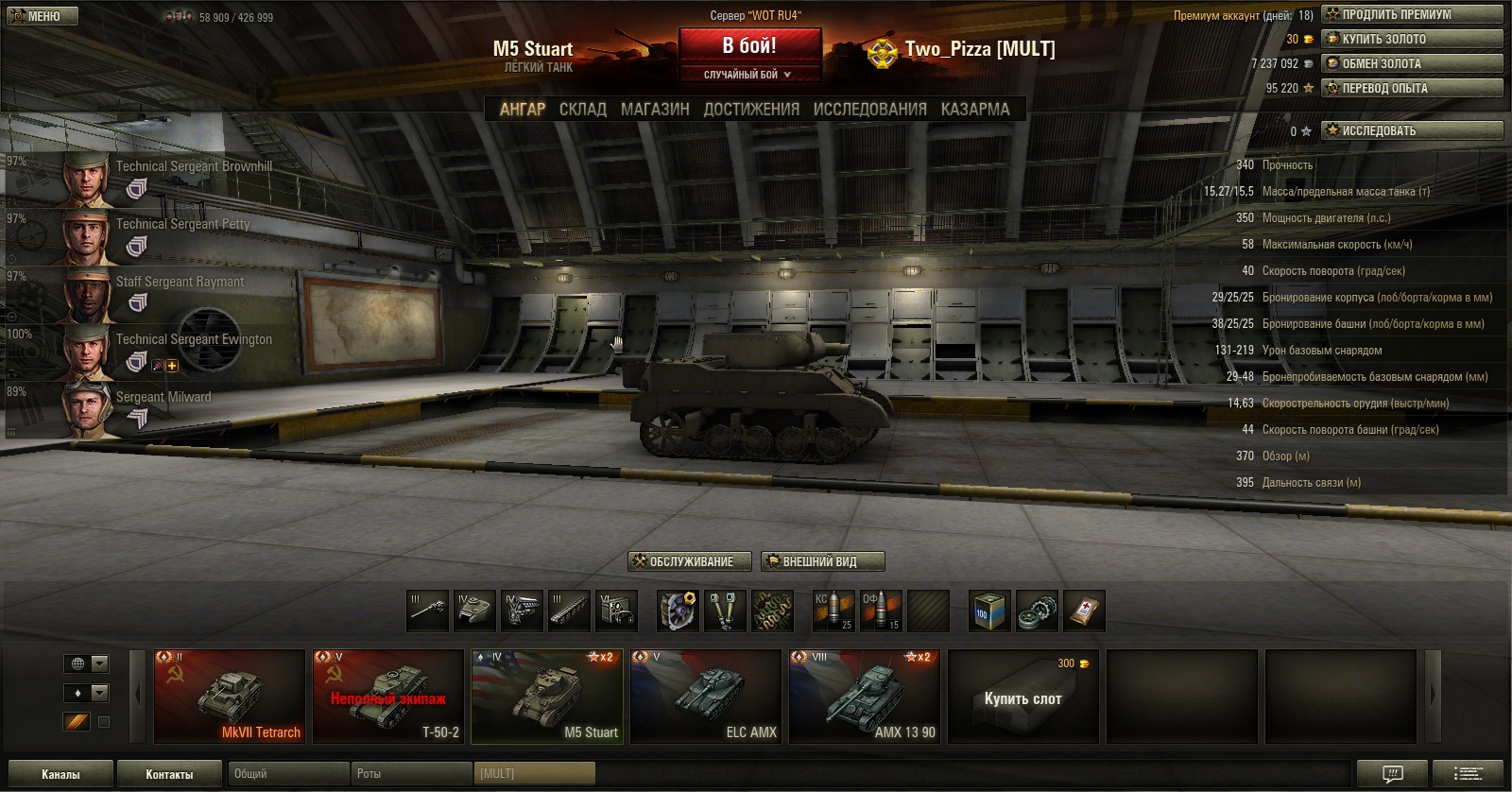This screenshot has width=1512, height=792.
Task: Open ОБМЕН ЗОЛОТА
Action: point(1412,63)
